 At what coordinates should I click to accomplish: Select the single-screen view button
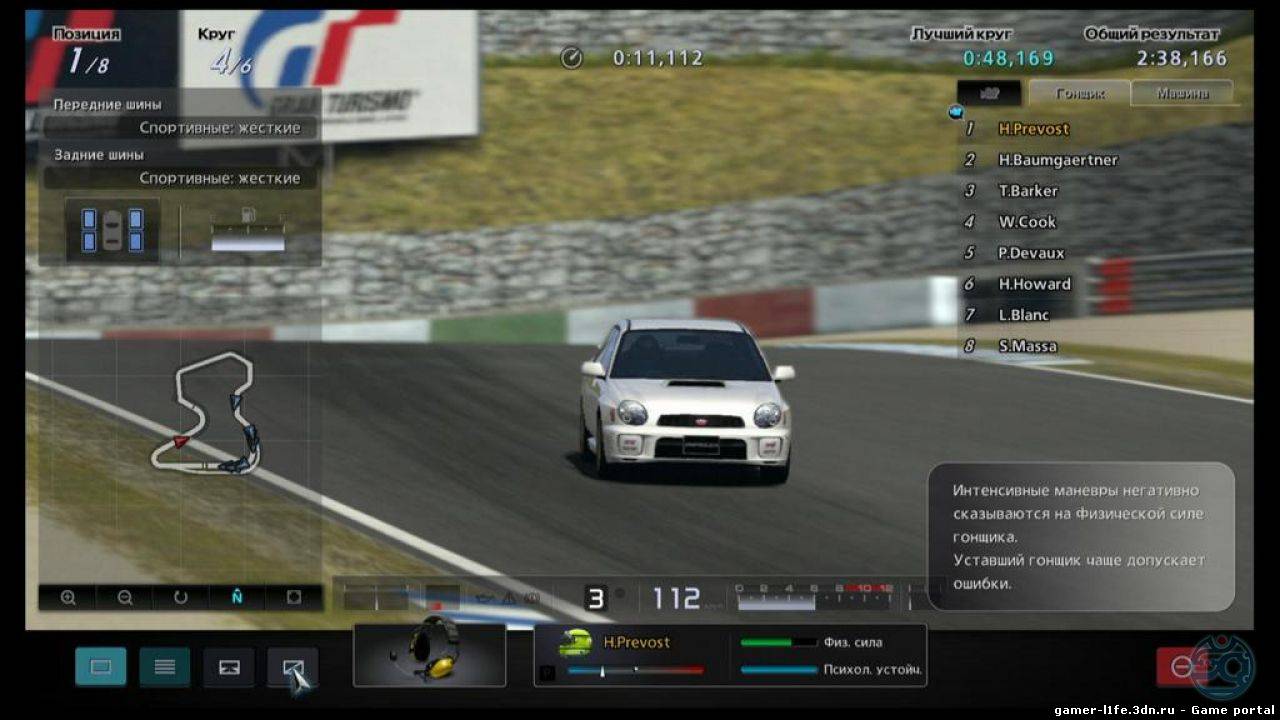pos(101,667)
